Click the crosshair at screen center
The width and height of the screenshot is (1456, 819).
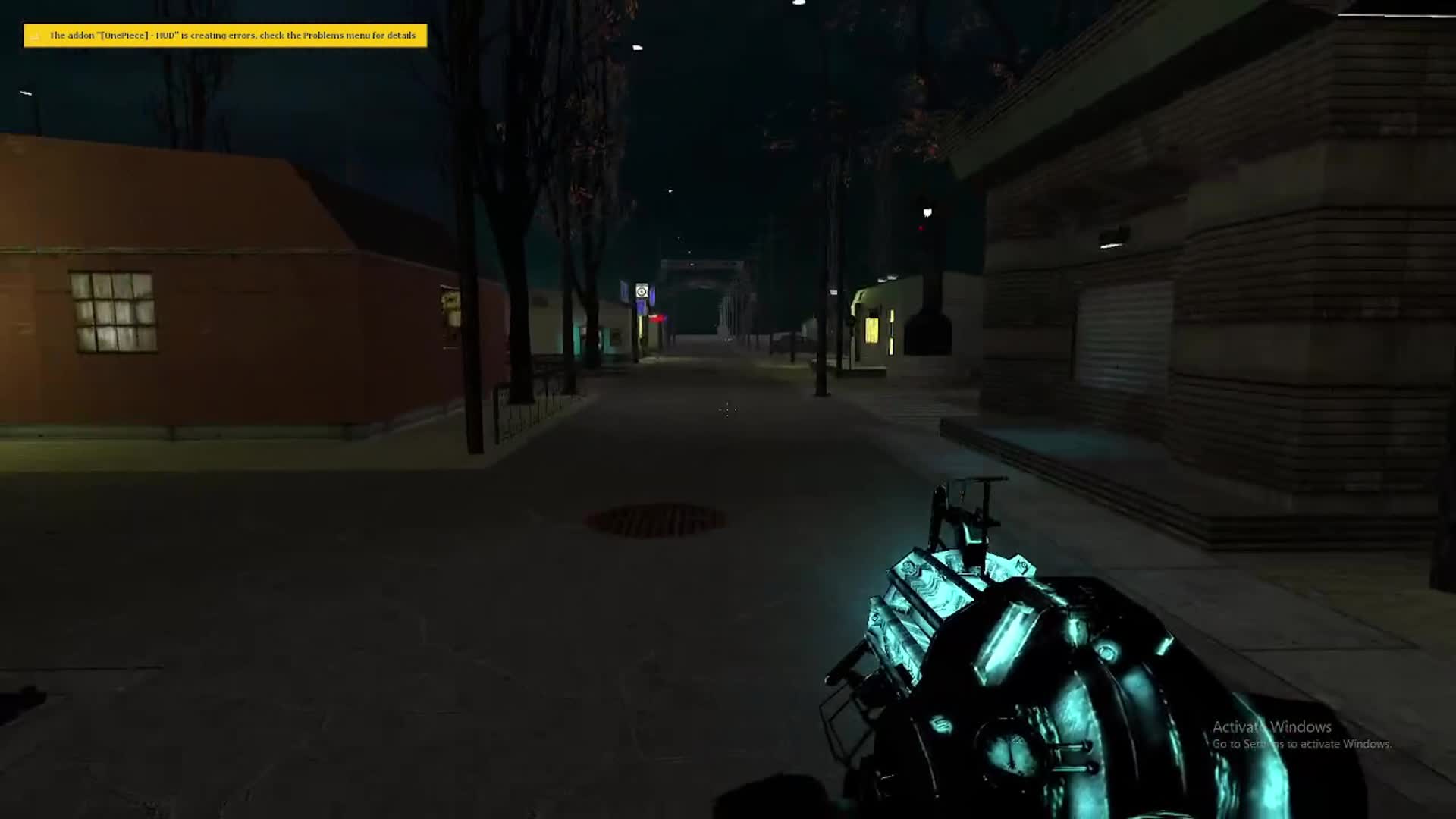[726, 409]
